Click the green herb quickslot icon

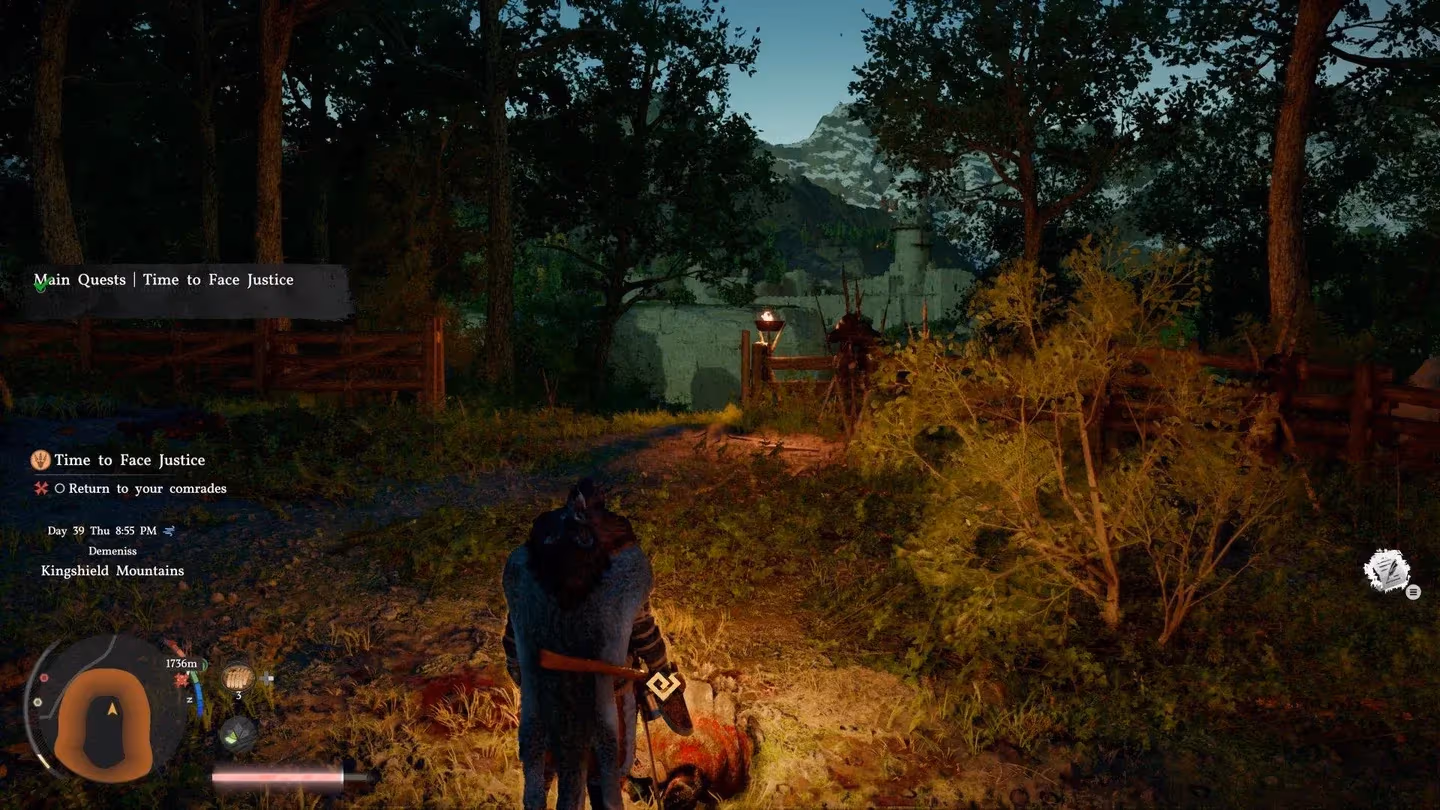[237, 733]
